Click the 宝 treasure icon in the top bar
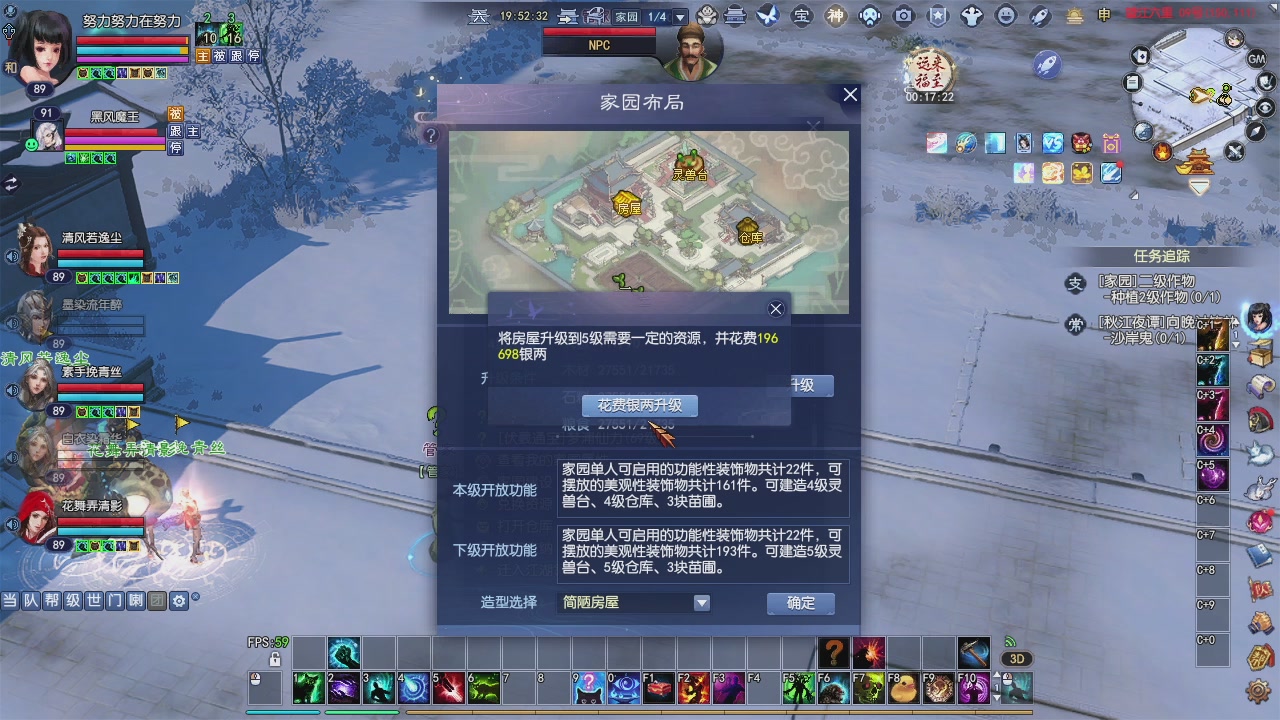Viewport: 1280px width, 720px height. coord(803,14)
